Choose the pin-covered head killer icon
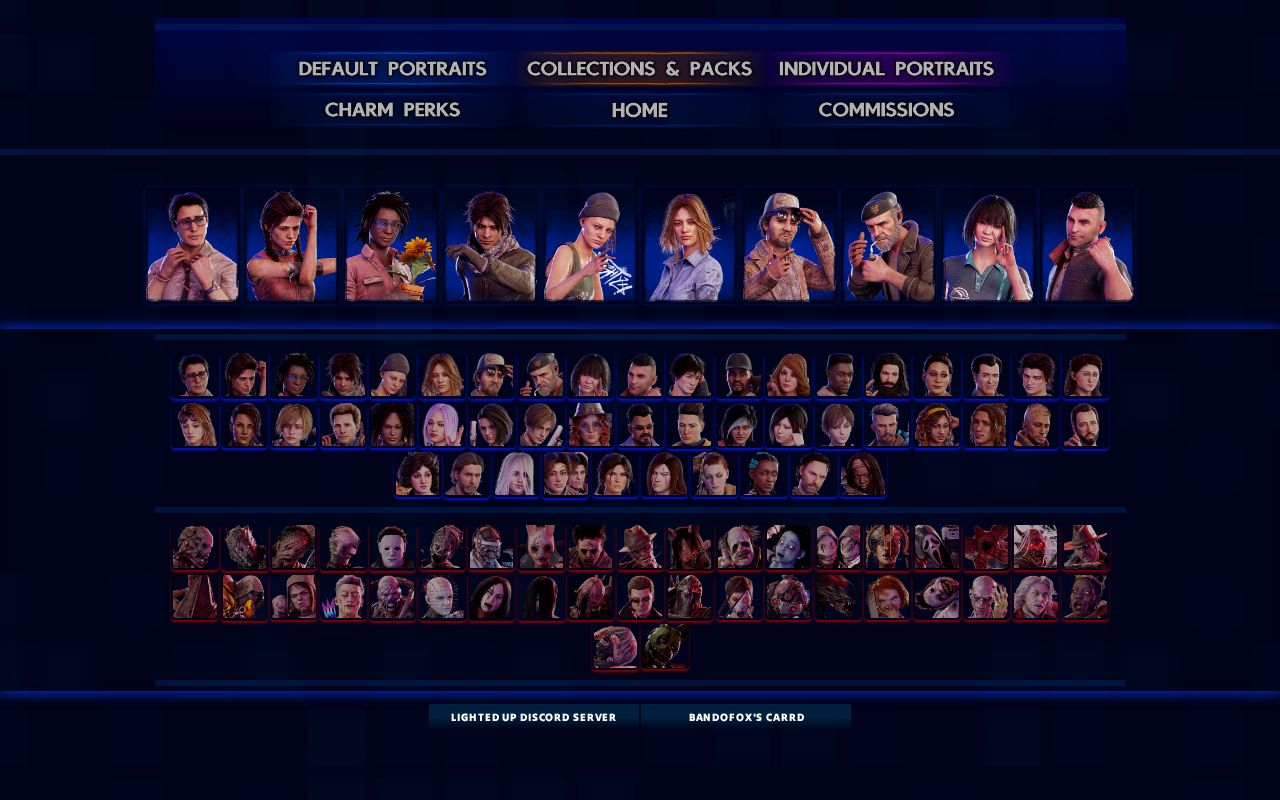Screen dimensions: 1280x800 click(x=441, y=597)
